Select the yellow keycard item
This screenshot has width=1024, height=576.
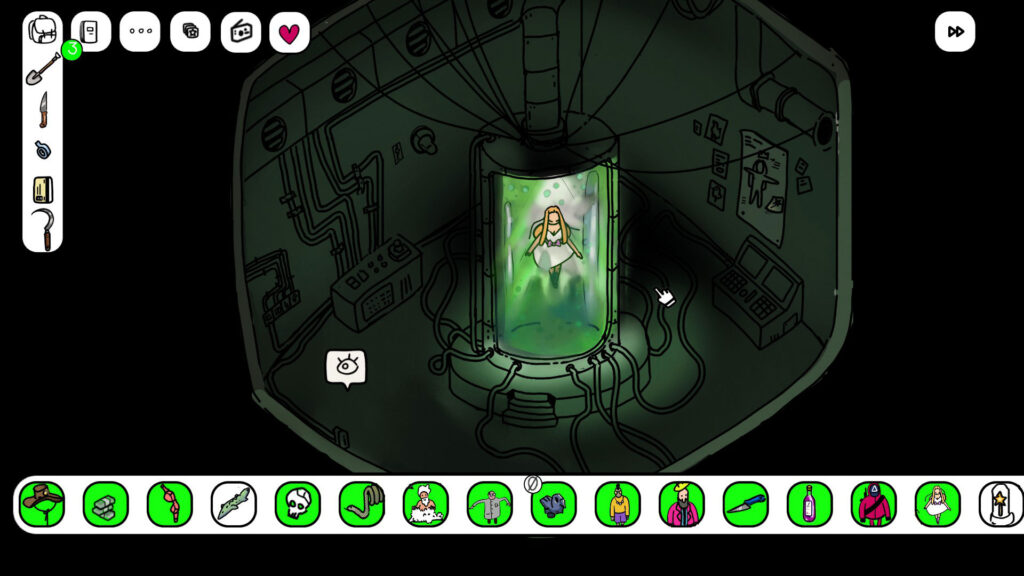click(x=43, y=189)
